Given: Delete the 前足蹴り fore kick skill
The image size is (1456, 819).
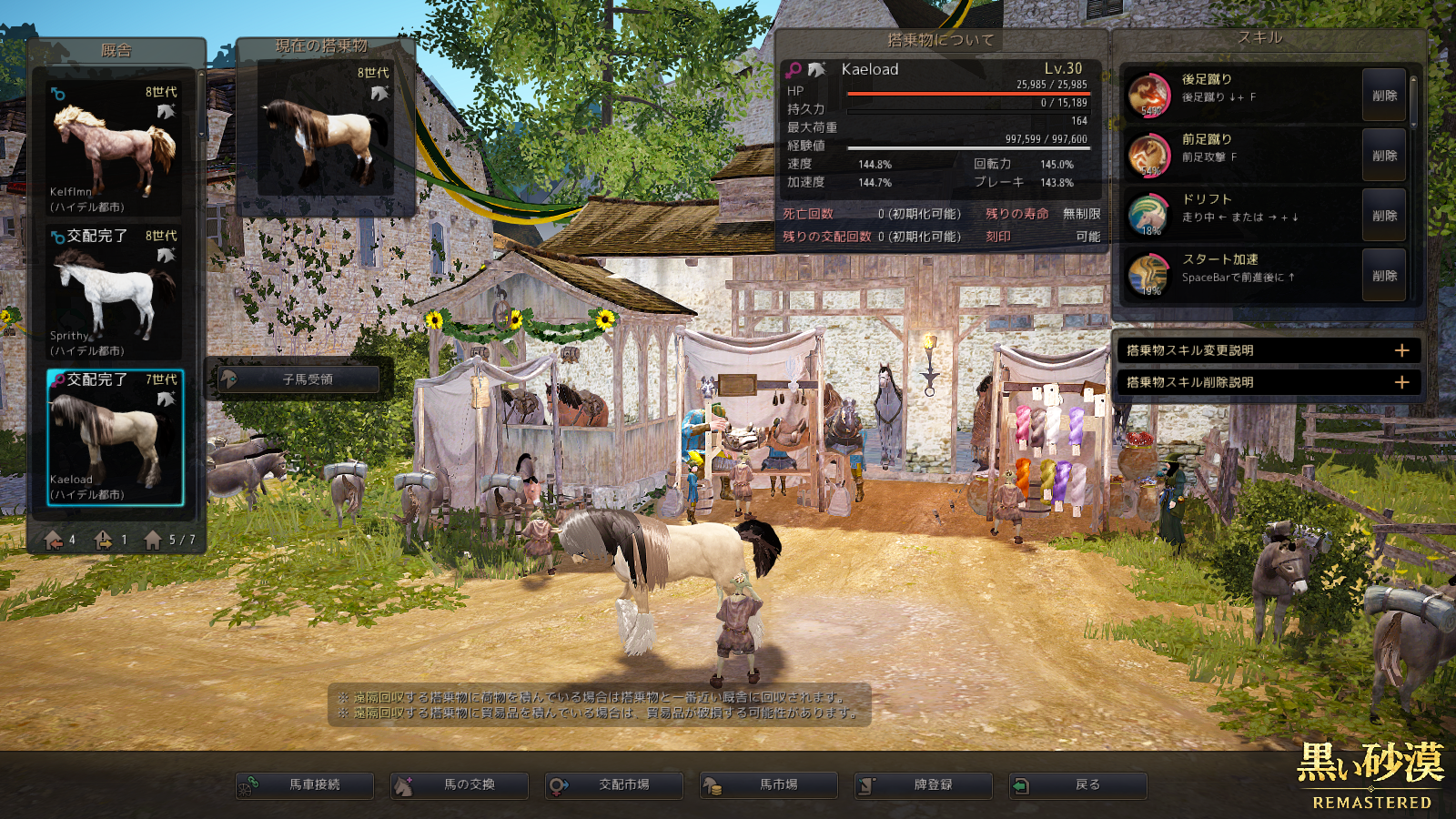Looking at the screenshot, I should coord(1384,156).
